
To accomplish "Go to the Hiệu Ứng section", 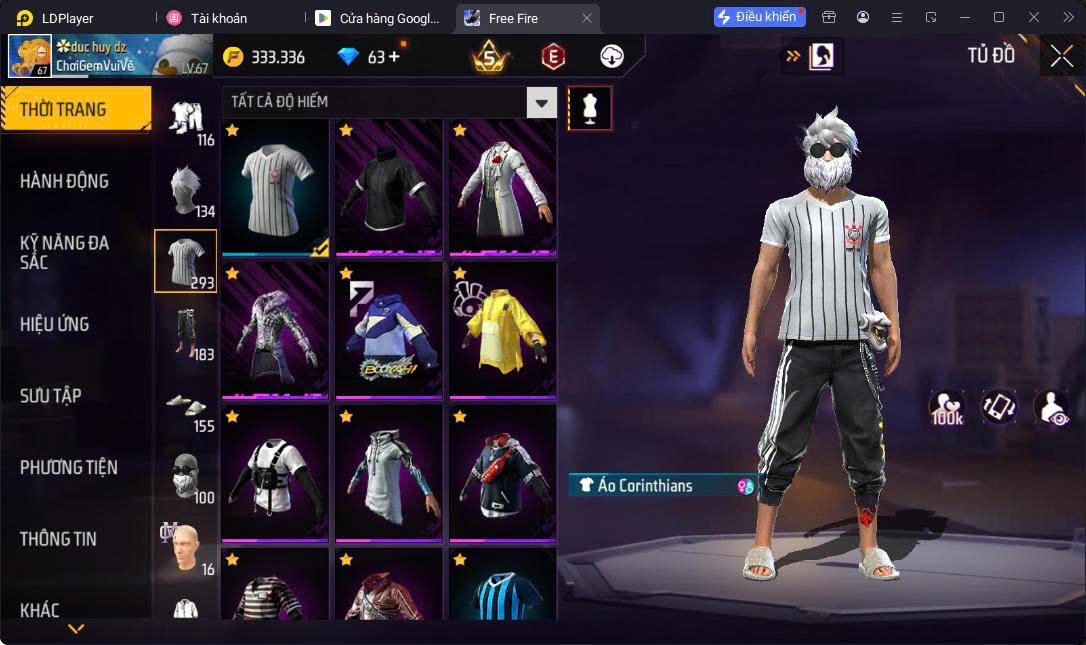I will click(55, 324).
